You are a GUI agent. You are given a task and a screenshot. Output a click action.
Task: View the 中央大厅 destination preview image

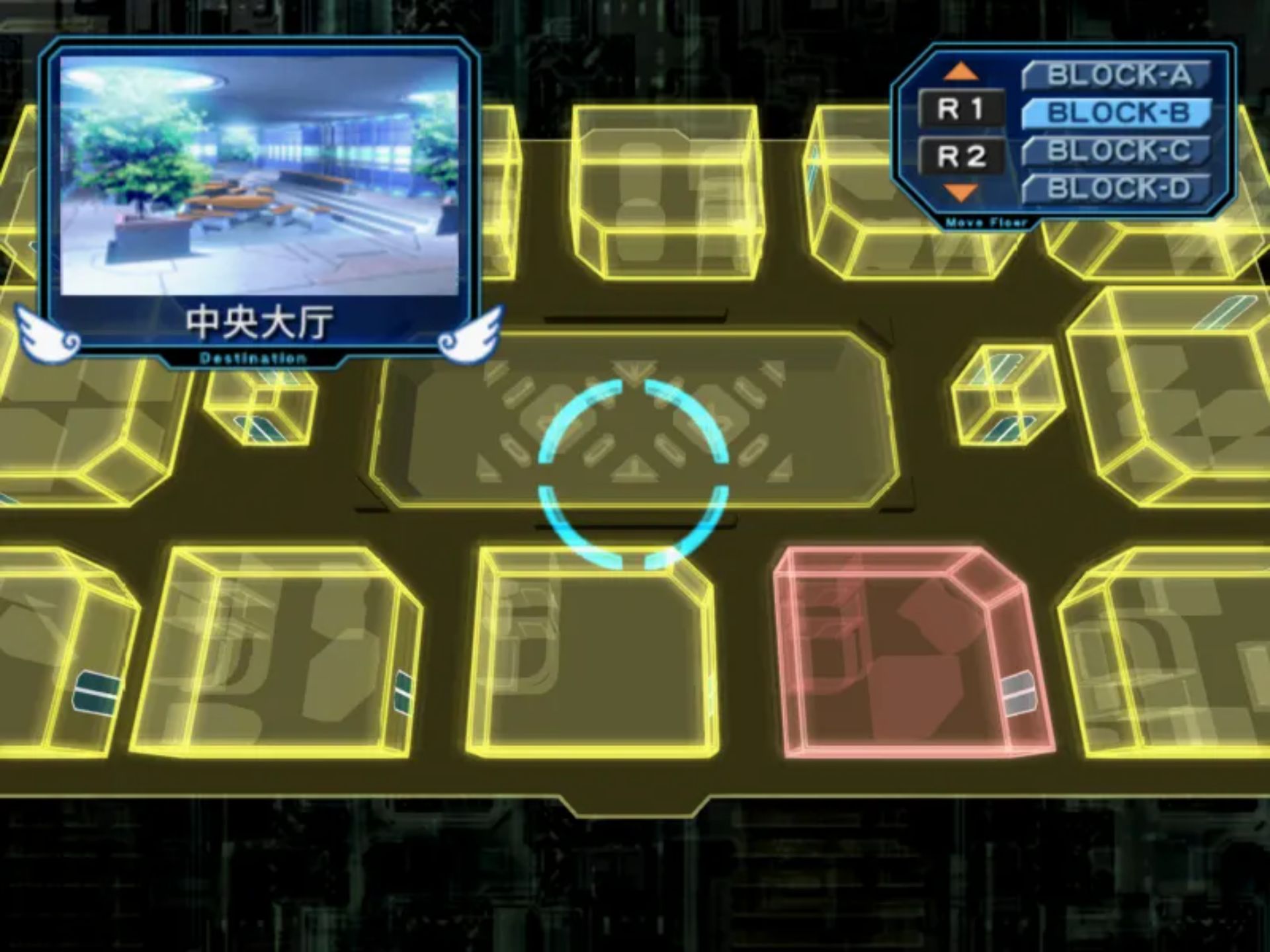[259, 175]
